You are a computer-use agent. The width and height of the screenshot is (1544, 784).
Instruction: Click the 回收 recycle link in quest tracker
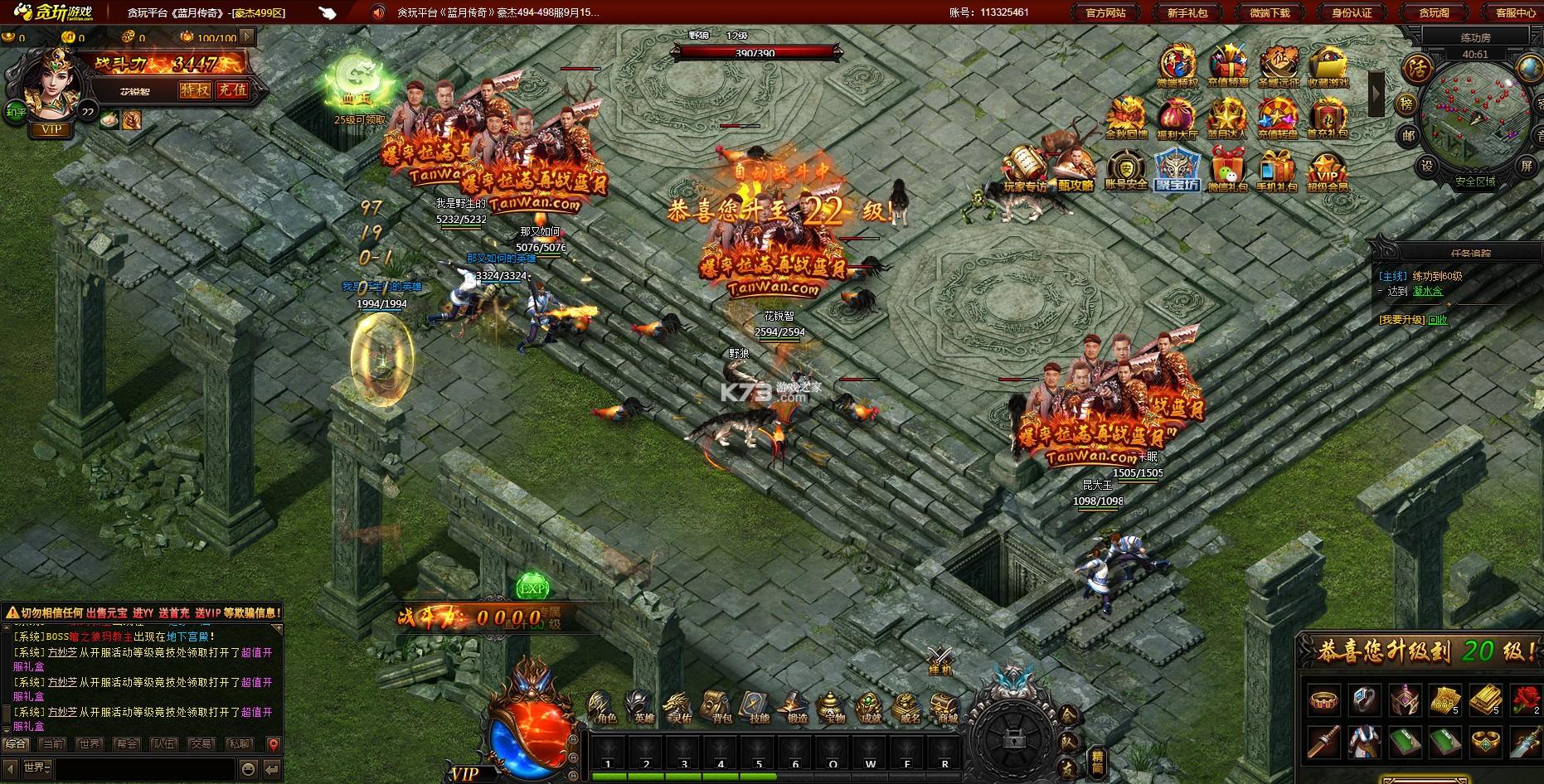[x=1437, y=320]
